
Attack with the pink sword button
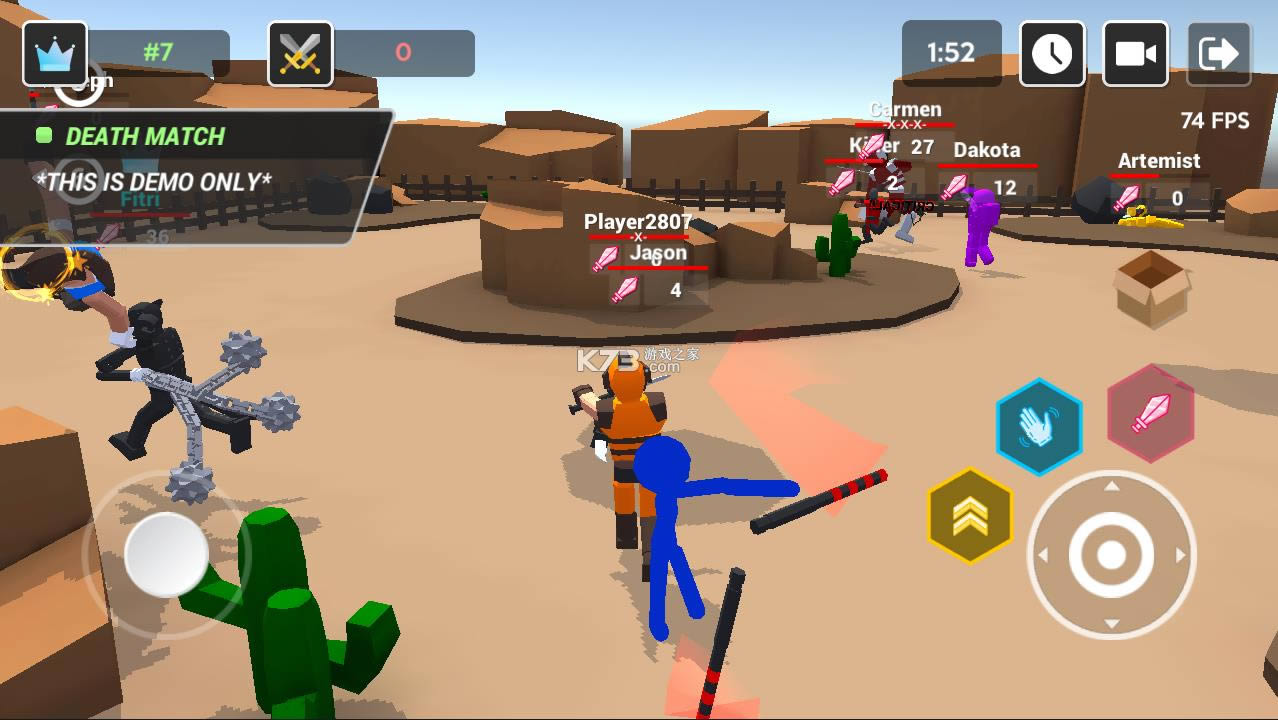point(1151,413)
